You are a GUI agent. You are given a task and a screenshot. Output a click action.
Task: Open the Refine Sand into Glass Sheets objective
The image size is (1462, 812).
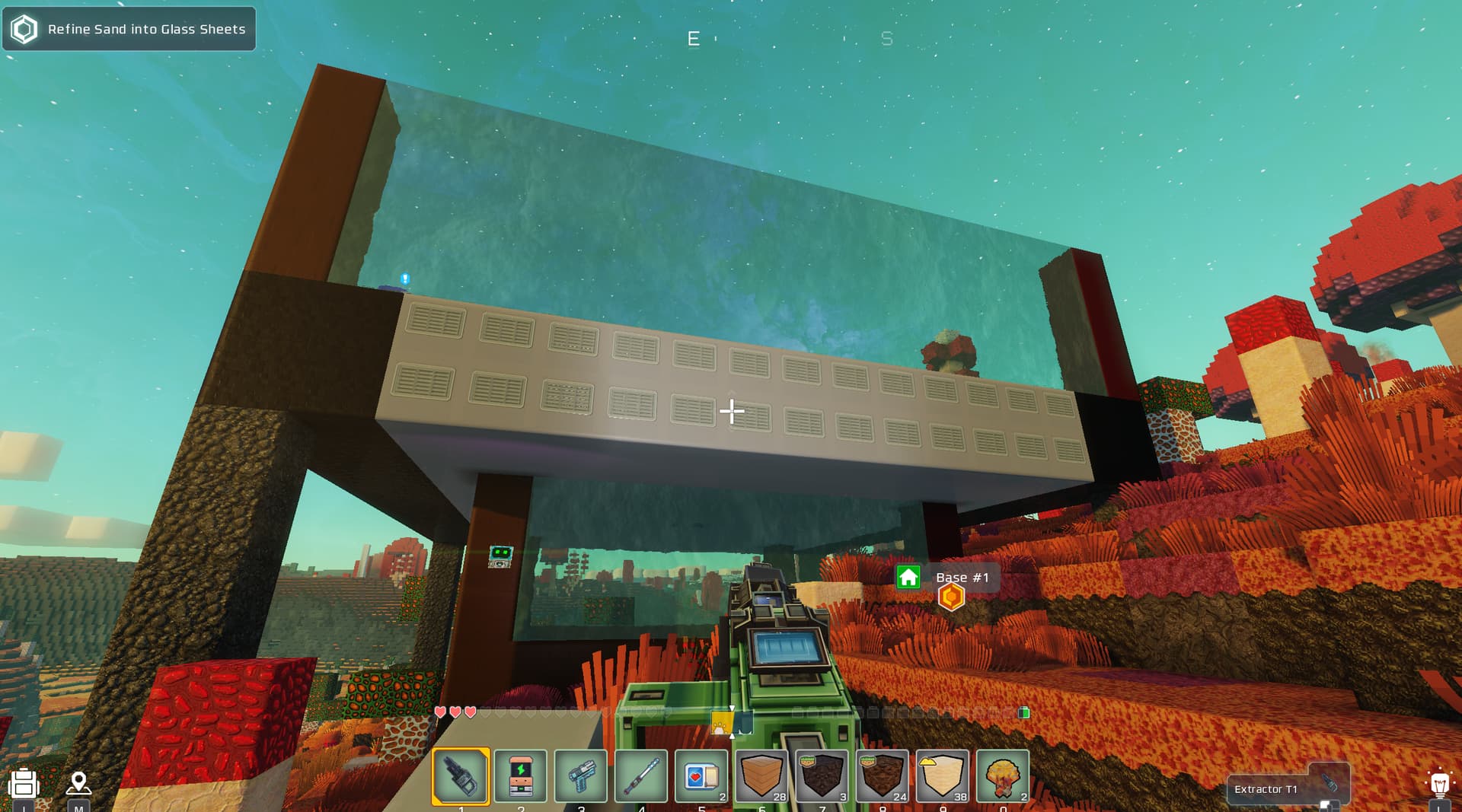tap(129, 29)
